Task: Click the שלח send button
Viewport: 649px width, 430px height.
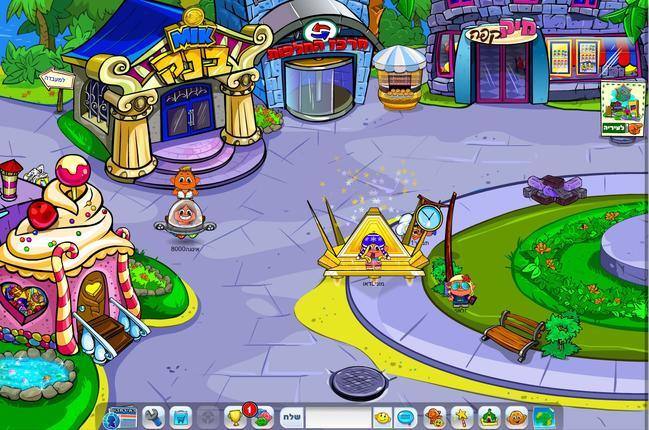Action: tap(289, 417)
